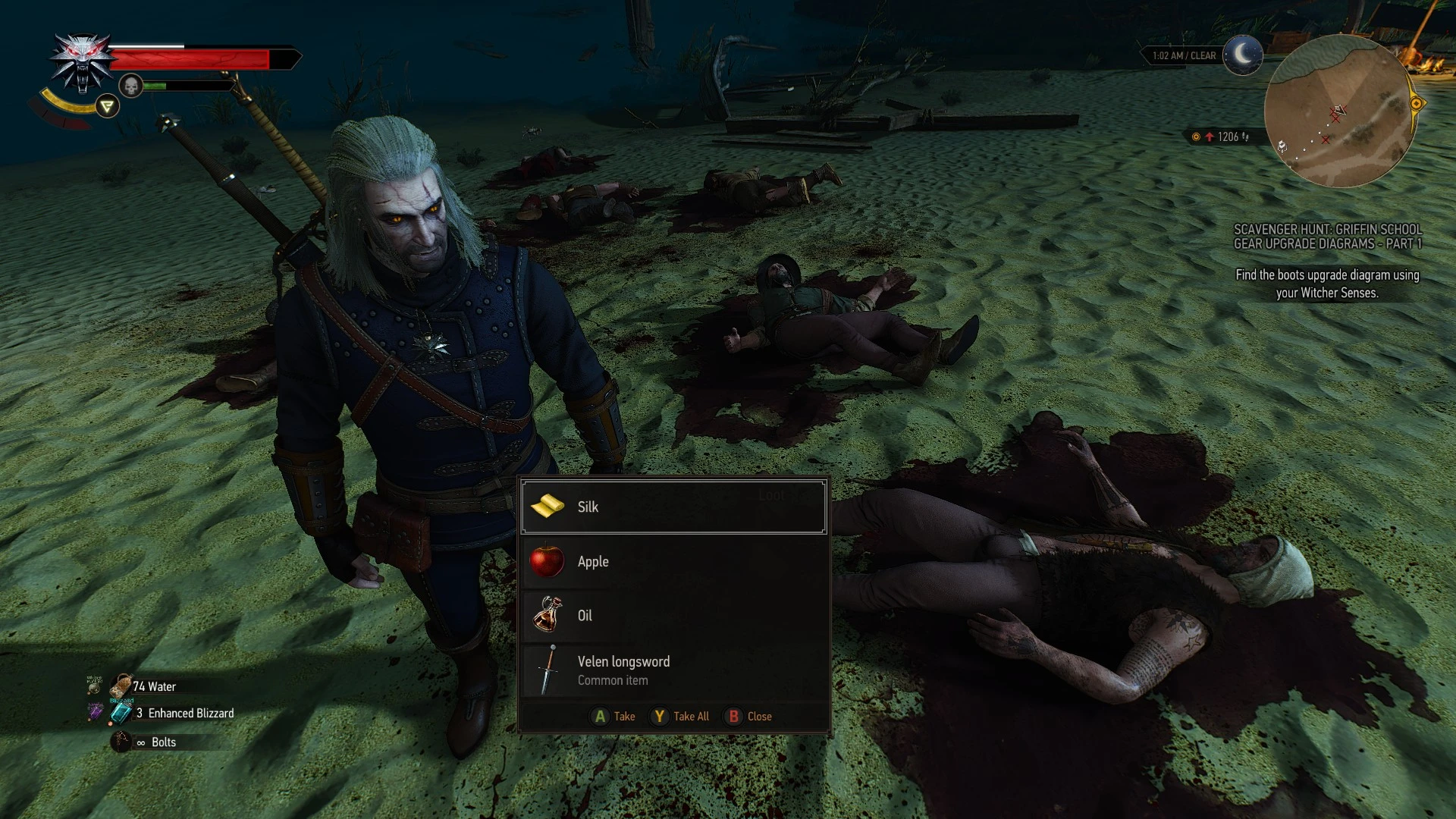1456x819 pixels.
Task: Click the skull enemy level indicator
Action: [x=131, y=85]
